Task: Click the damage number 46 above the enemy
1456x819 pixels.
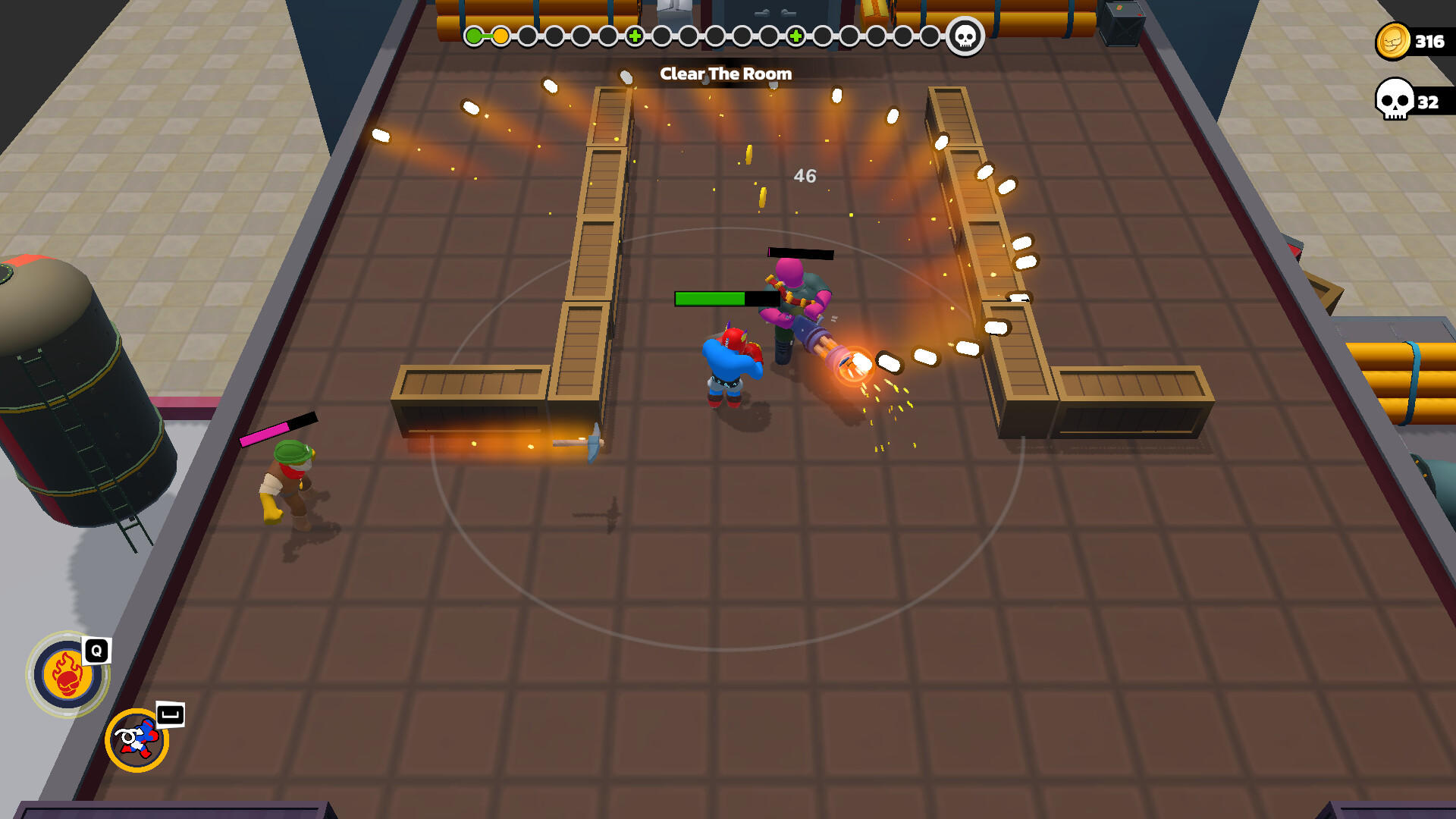Action: point(805,177)
